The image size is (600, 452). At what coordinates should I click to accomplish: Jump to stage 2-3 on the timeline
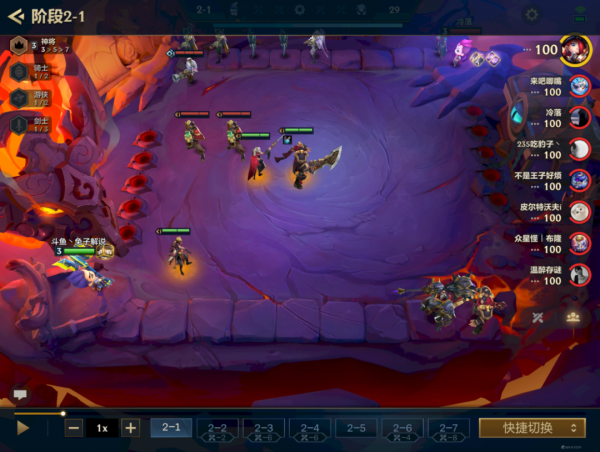263,428
